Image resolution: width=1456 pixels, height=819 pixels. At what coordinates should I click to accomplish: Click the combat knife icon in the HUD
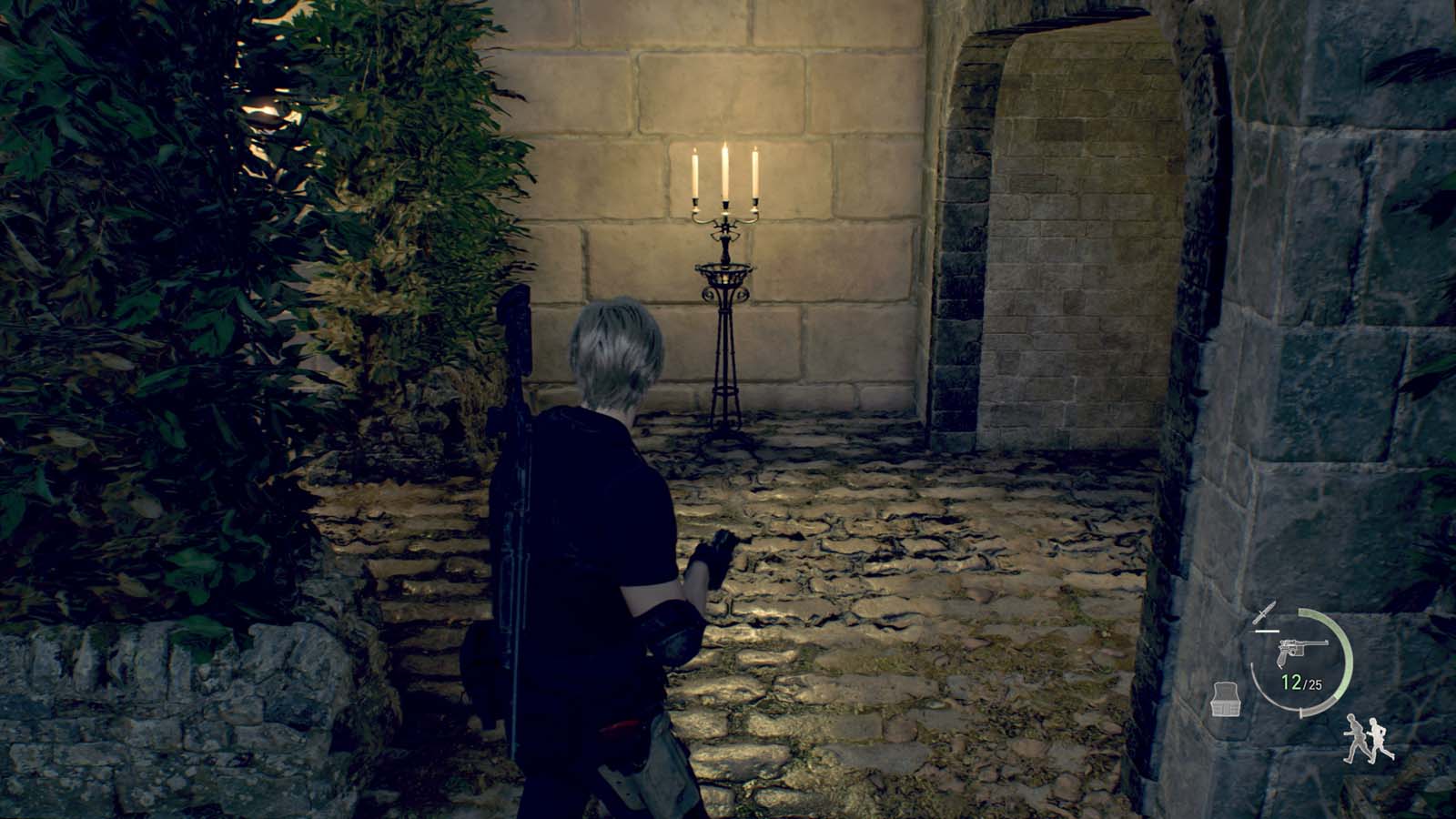point(1266,612)
